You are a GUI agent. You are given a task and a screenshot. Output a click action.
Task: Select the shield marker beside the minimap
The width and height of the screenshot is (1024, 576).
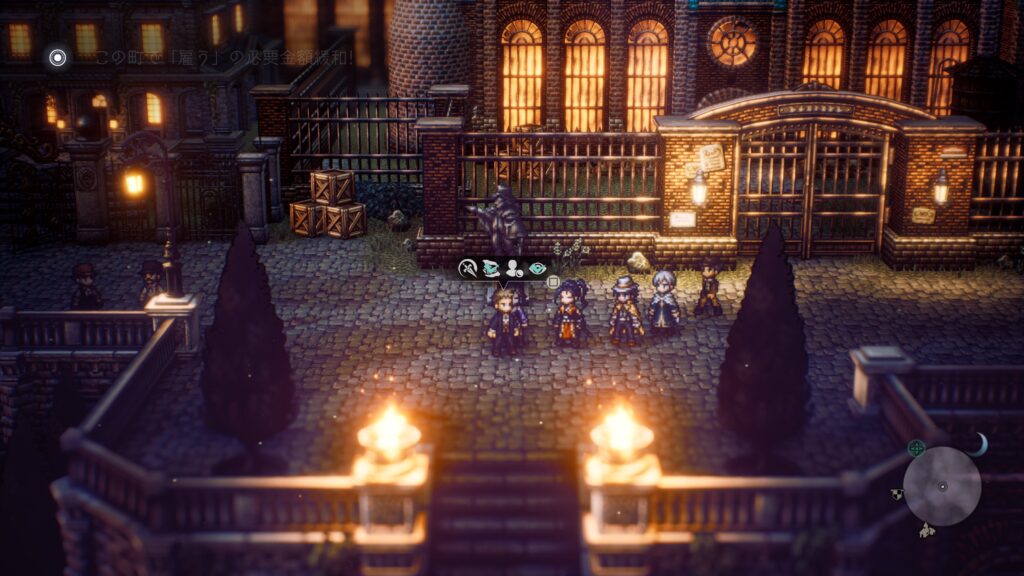897,494
